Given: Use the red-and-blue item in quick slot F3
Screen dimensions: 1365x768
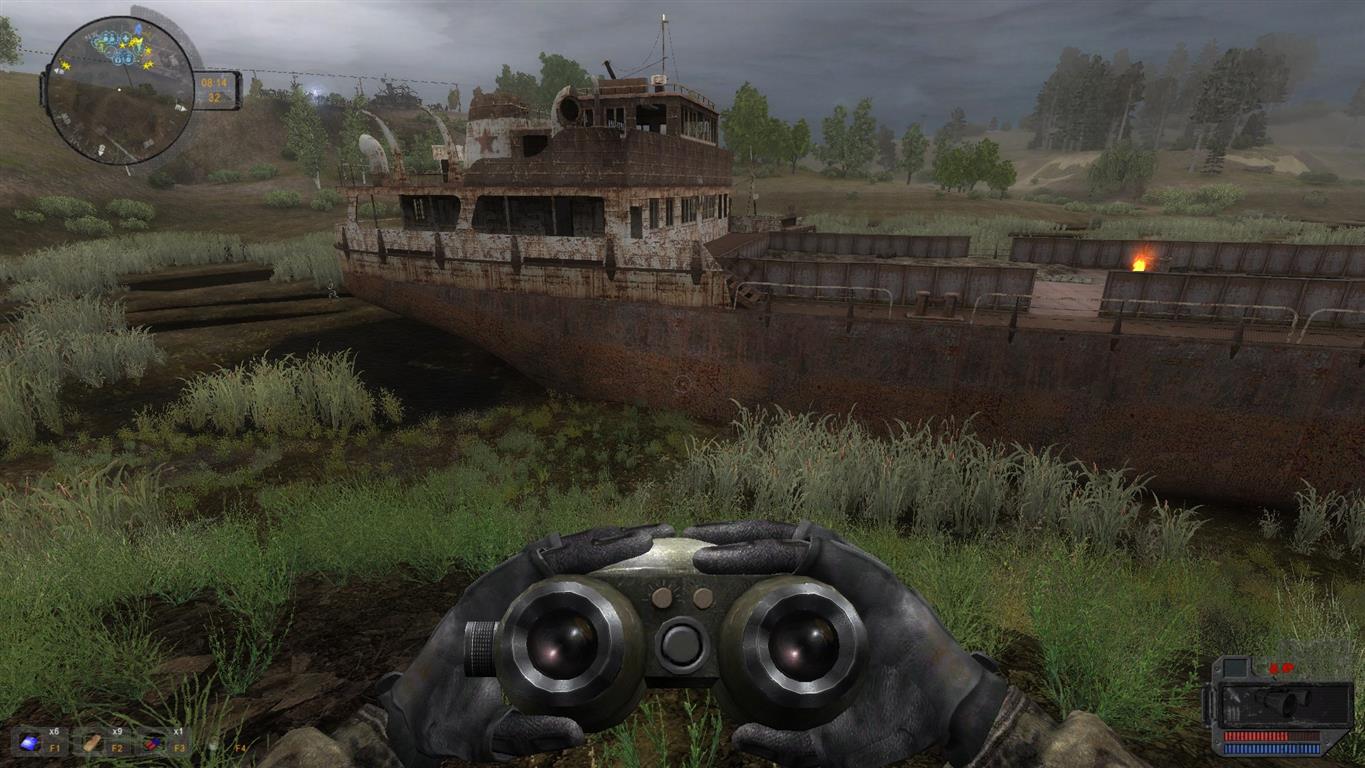Looking at the screenshot, I should (152, 742).
